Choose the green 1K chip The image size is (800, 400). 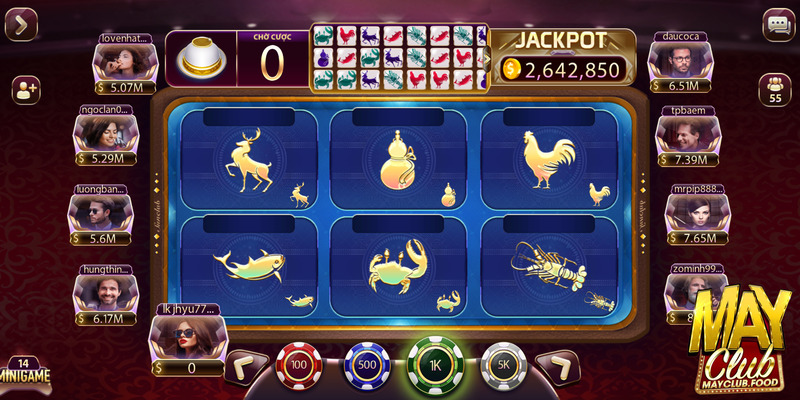(x=435, y=364)
